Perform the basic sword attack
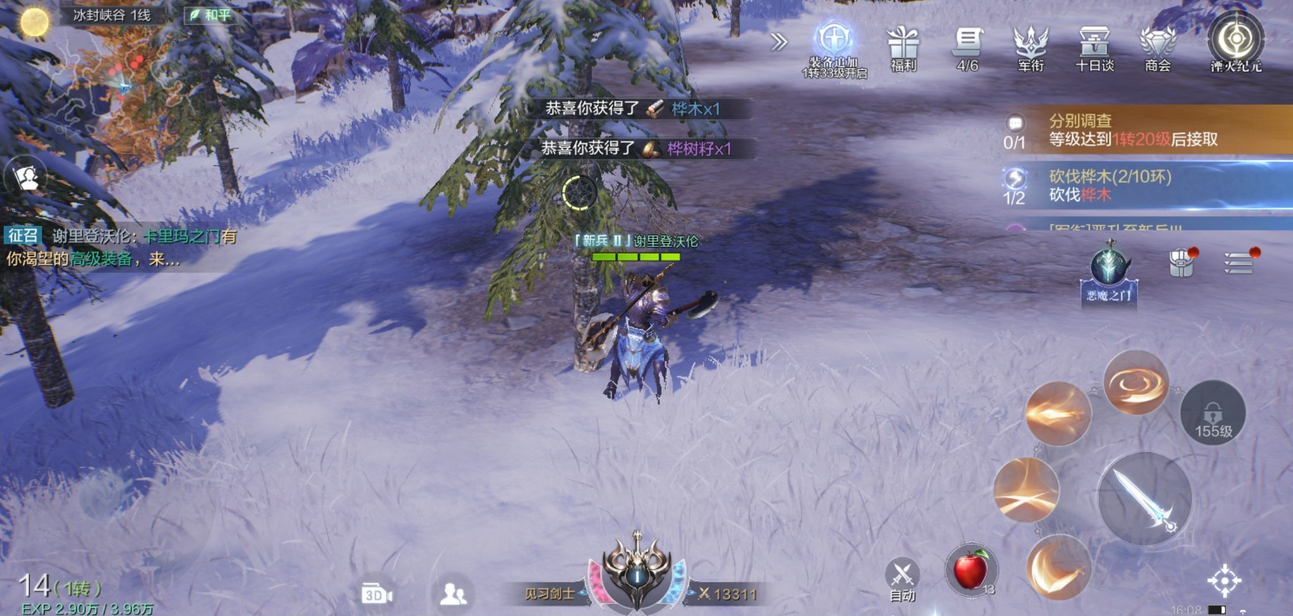This screenshot has height=616, width=1293. click(x=1144, y=498)
